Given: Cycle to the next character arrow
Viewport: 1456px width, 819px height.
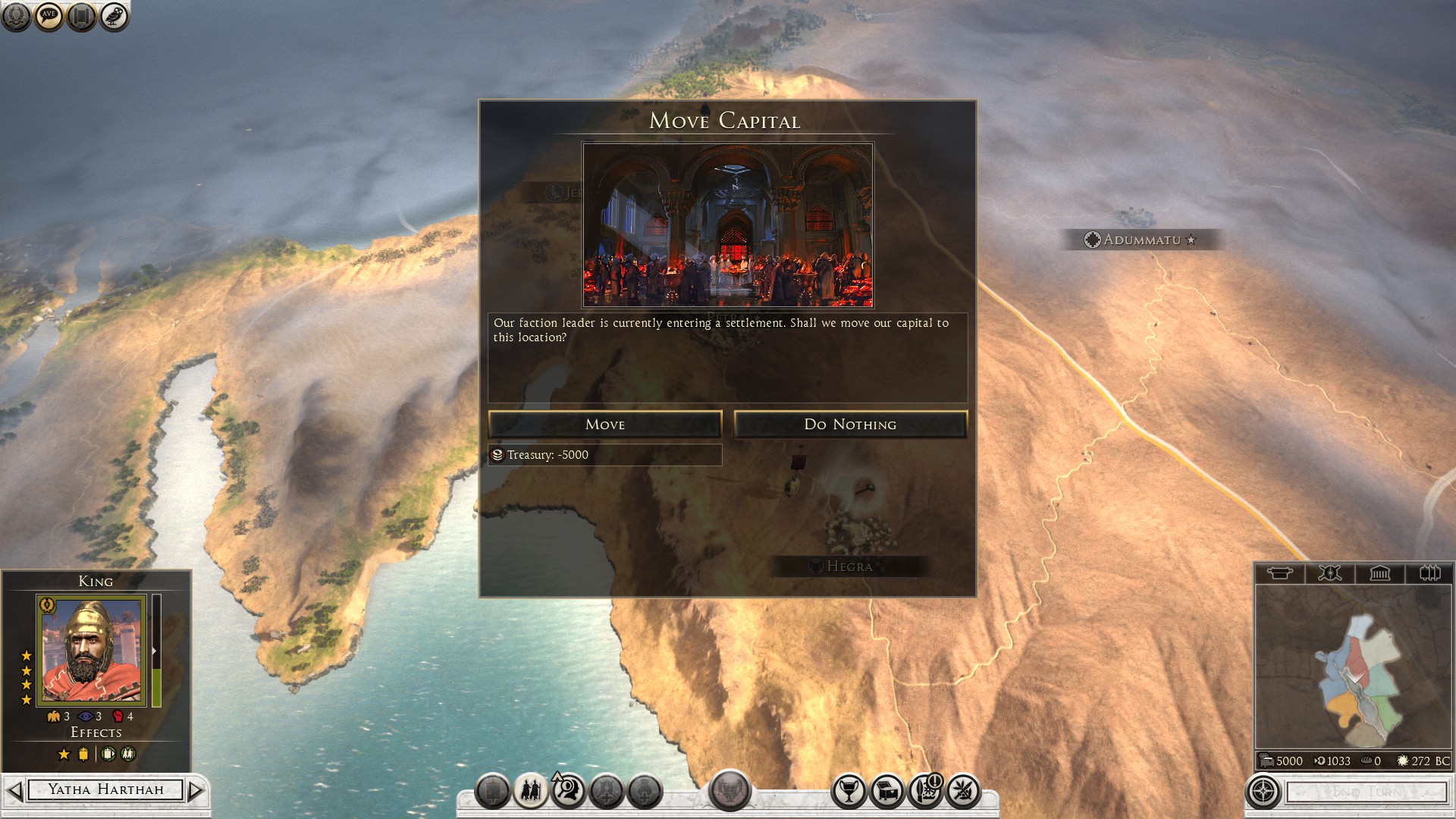Looking at the screenshot, I should click(196, 790).
